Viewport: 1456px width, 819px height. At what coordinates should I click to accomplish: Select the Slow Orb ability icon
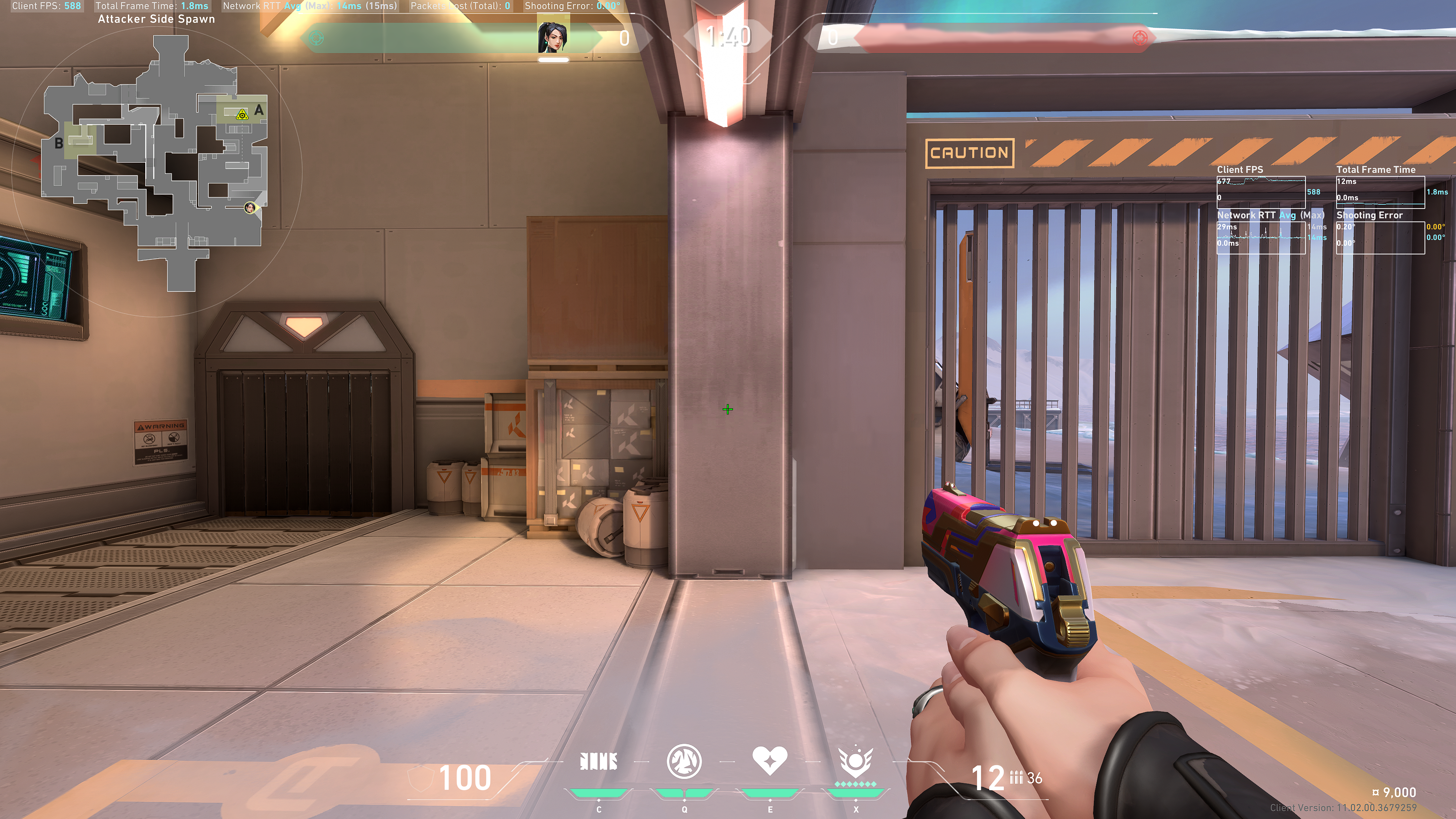coord(684,761)
